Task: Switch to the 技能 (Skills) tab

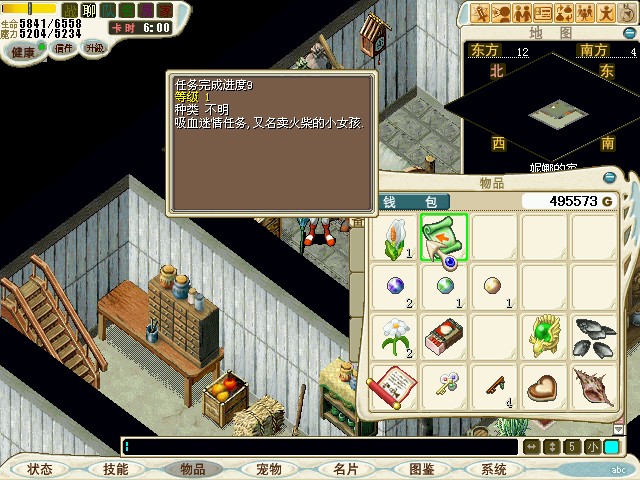Action: (x=115, y=469)
